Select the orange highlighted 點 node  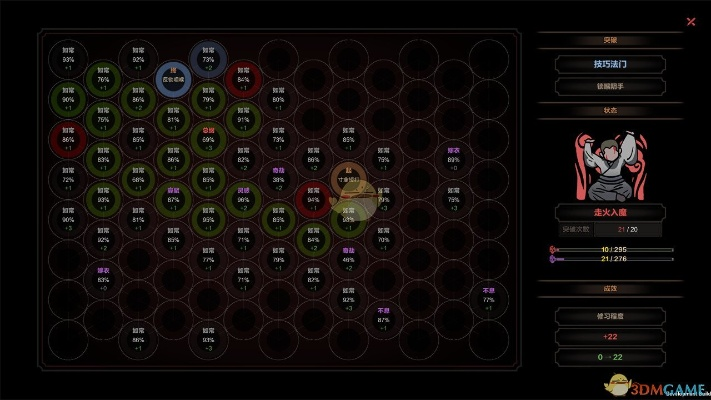[348, 179]
